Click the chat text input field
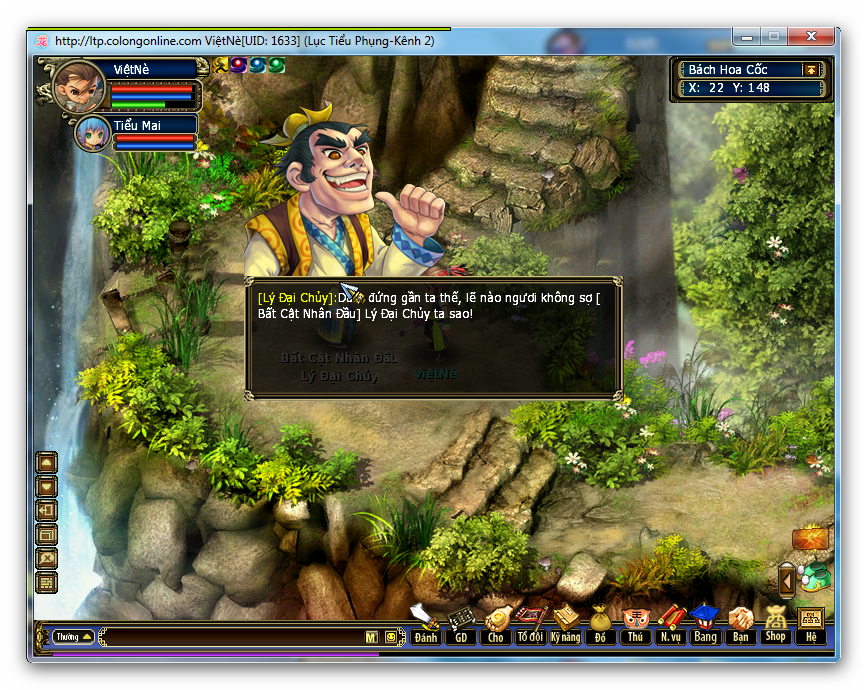The image size is (868, 690). click(230, 637)
